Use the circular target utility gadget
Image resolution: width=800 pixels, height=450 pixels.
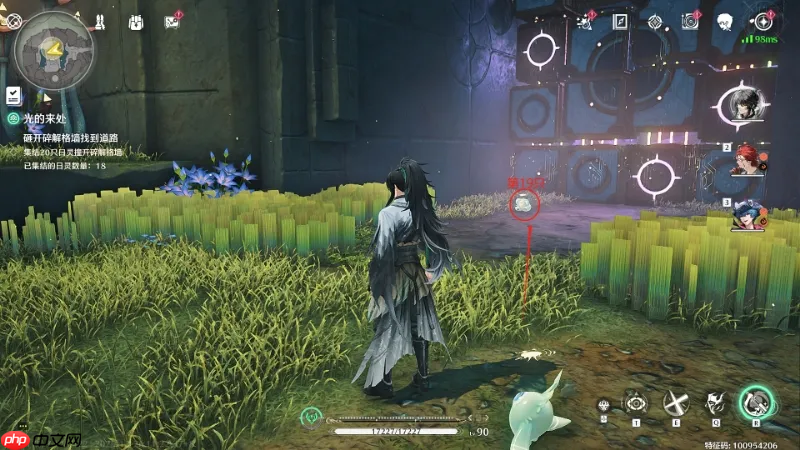pyautogui.click(x=635, y=403)
